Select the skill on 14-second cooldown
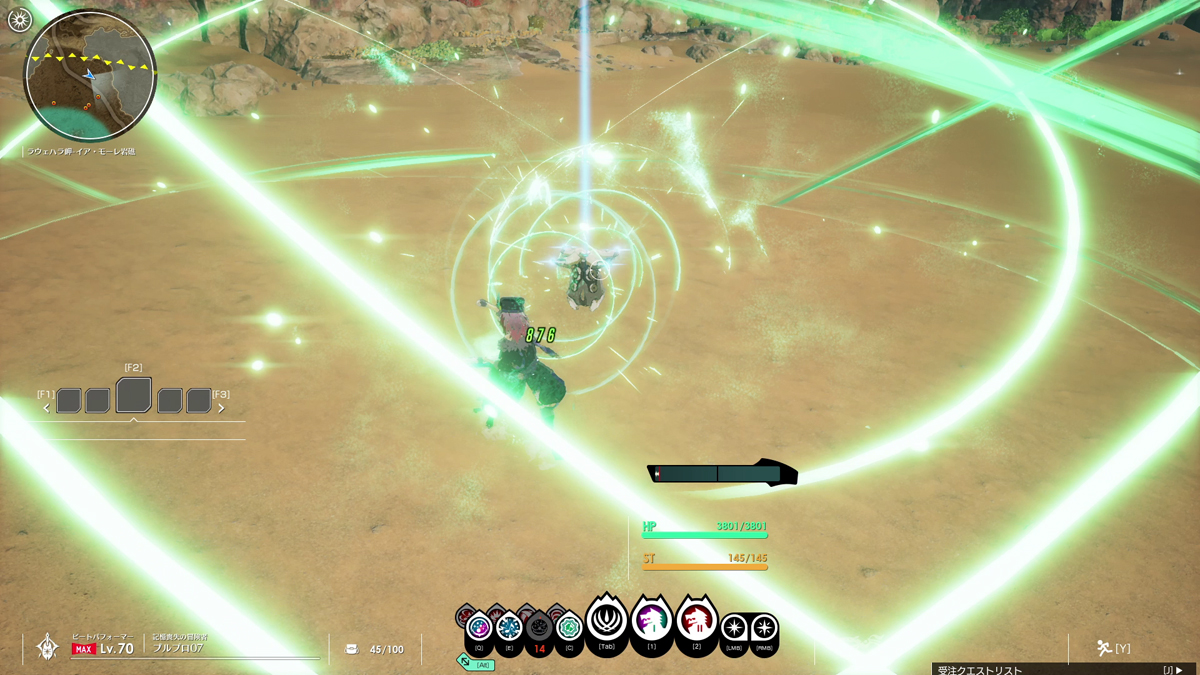 539,629
